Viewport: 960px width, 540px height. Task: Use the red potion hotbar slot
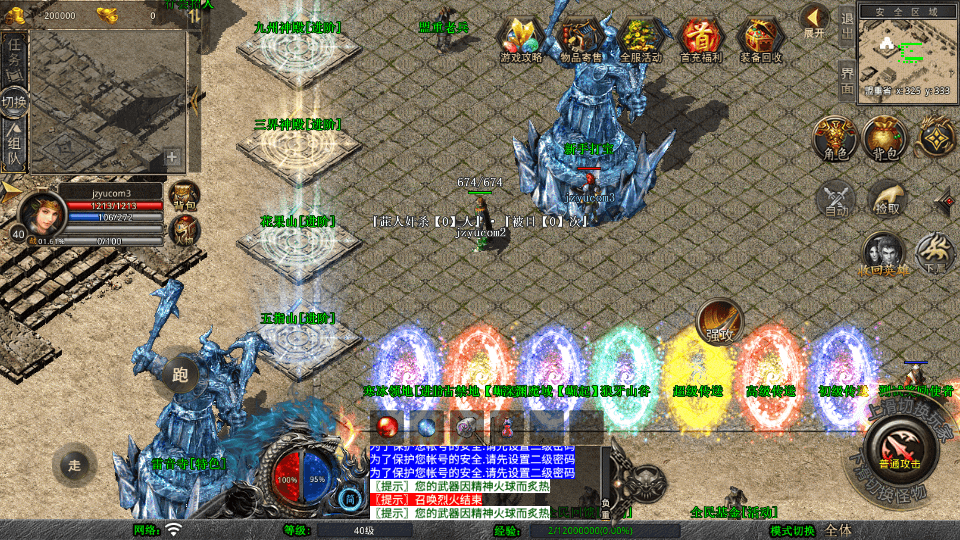(388, 424)
